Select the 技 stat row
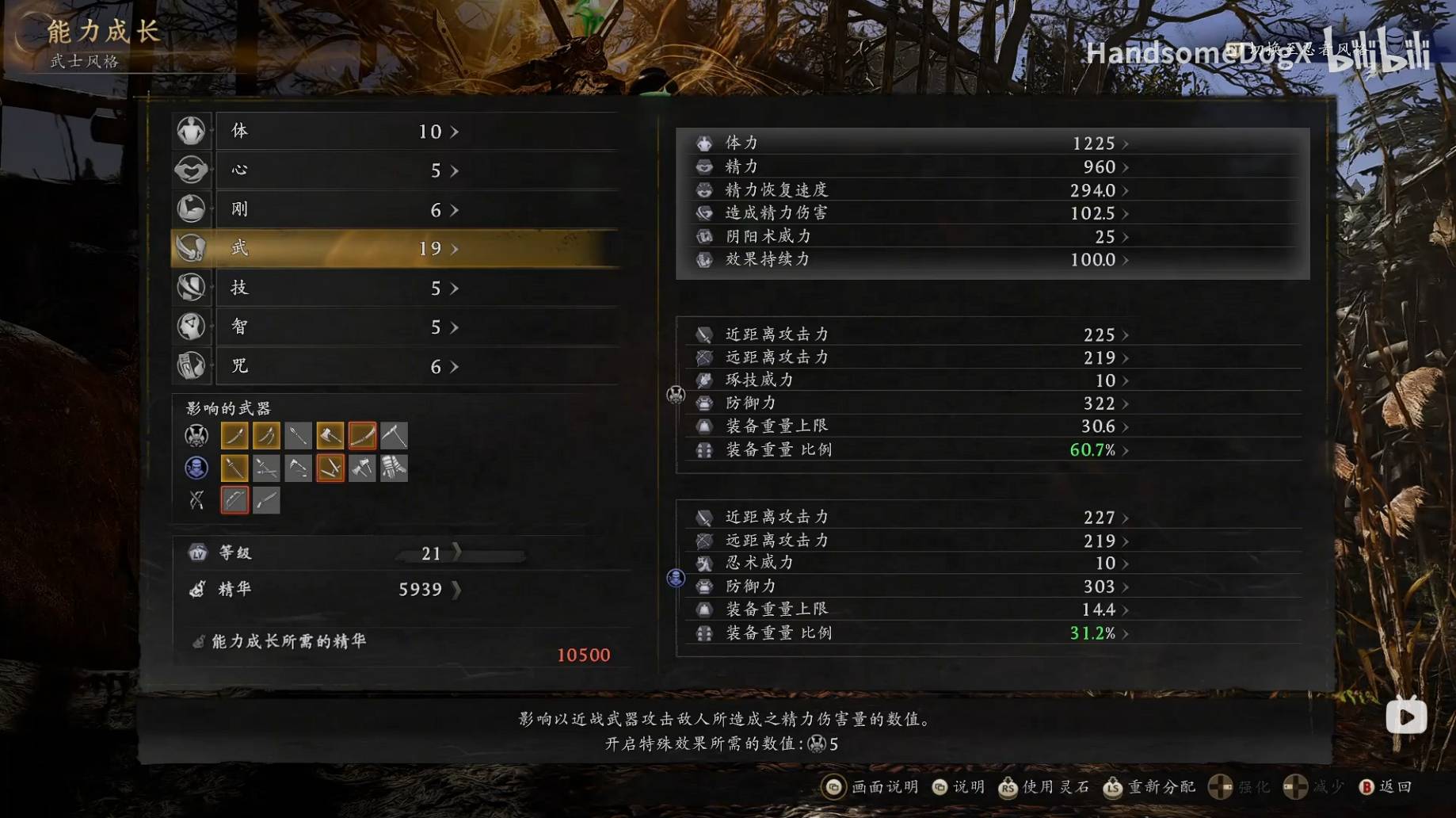This screenshot has width=1456, height=818. pos(394,288)
